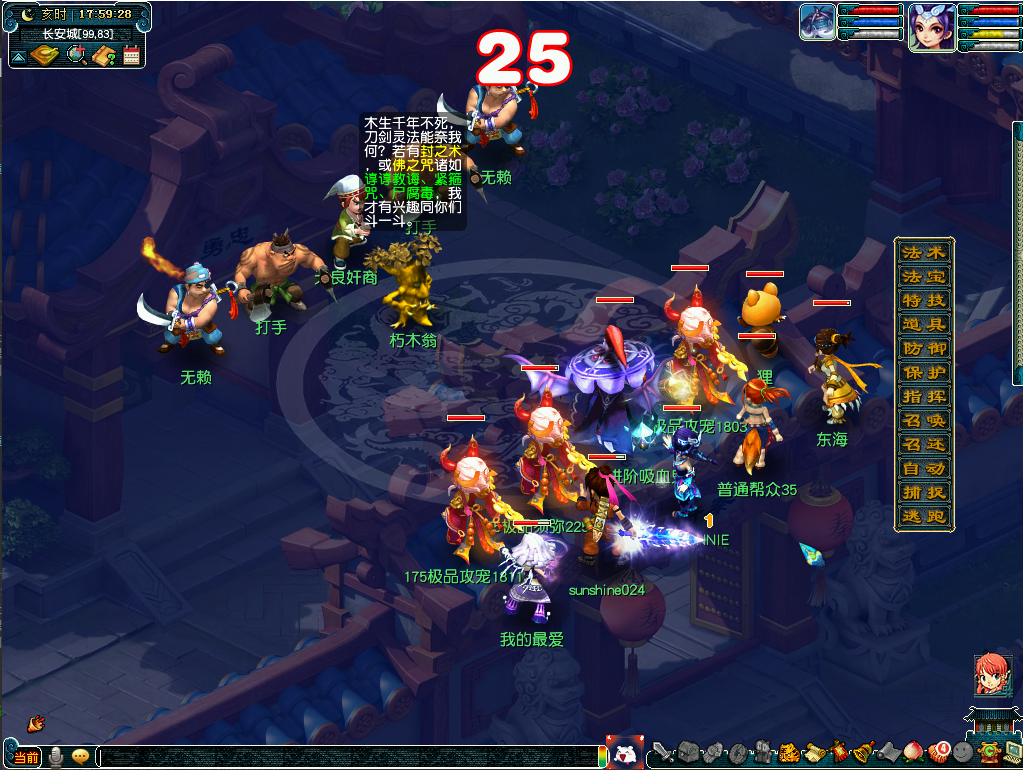Screen dimensions: 1023x770
Task: Switch the 当前 chat channel
Action: pos(27,757)
